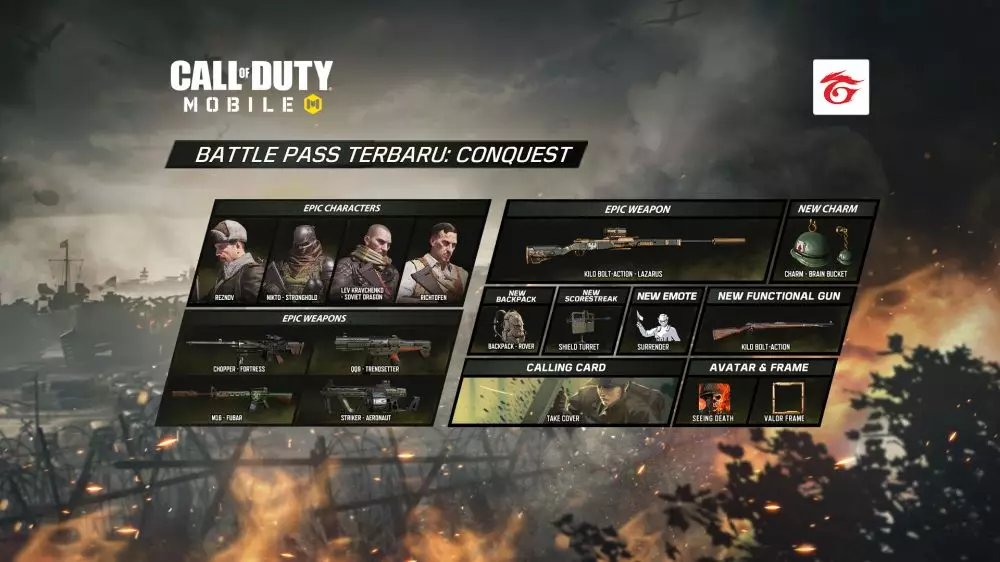The image size is (1000, 562).
Task: Click the red Garena logo
Action: coord(840,87)
